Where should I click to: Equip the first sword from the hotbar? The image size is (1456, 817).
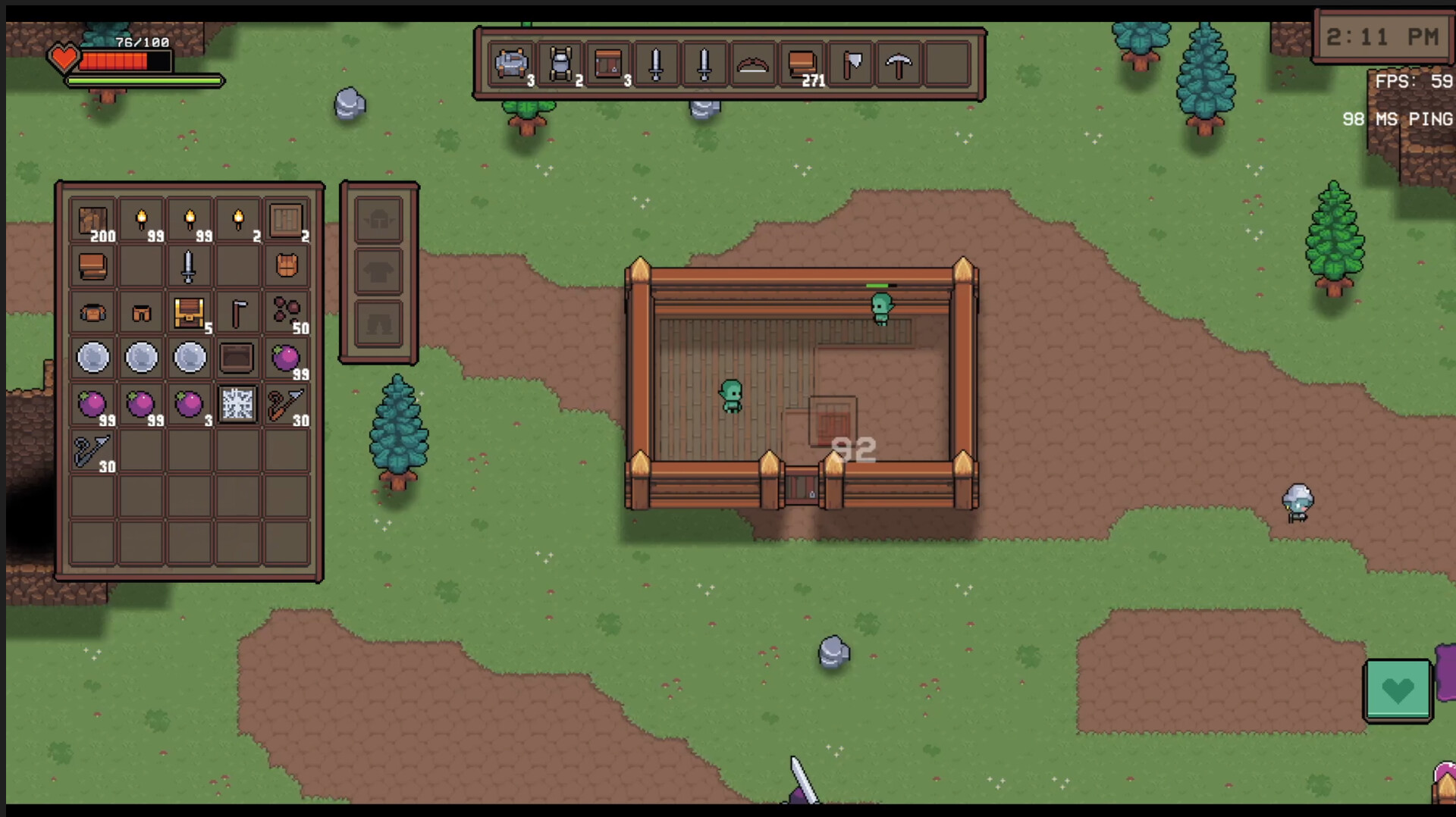coord(656,64)
